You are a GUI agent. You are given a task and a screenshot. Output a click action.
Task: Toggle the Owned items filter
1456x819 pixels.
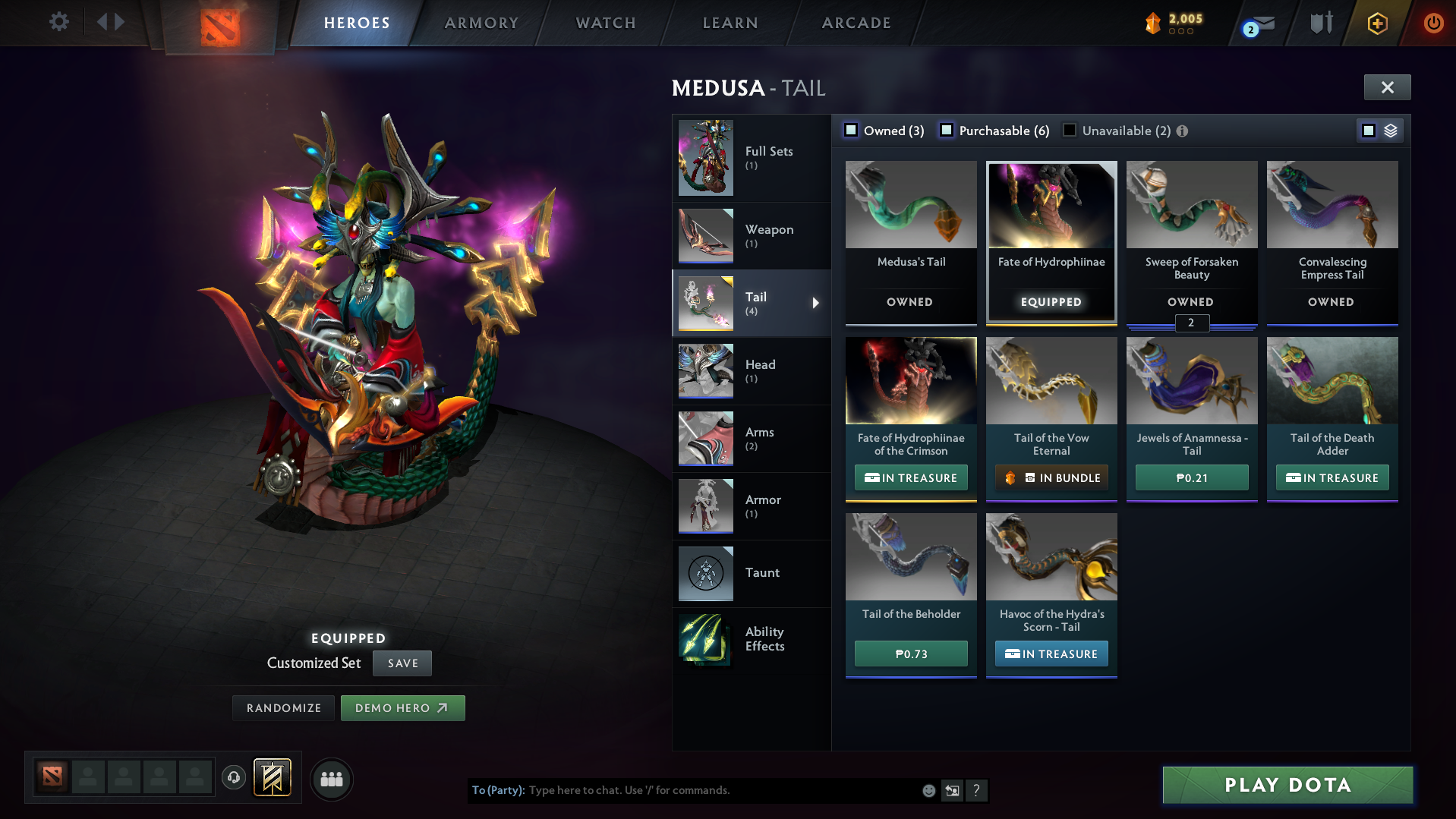852,131
